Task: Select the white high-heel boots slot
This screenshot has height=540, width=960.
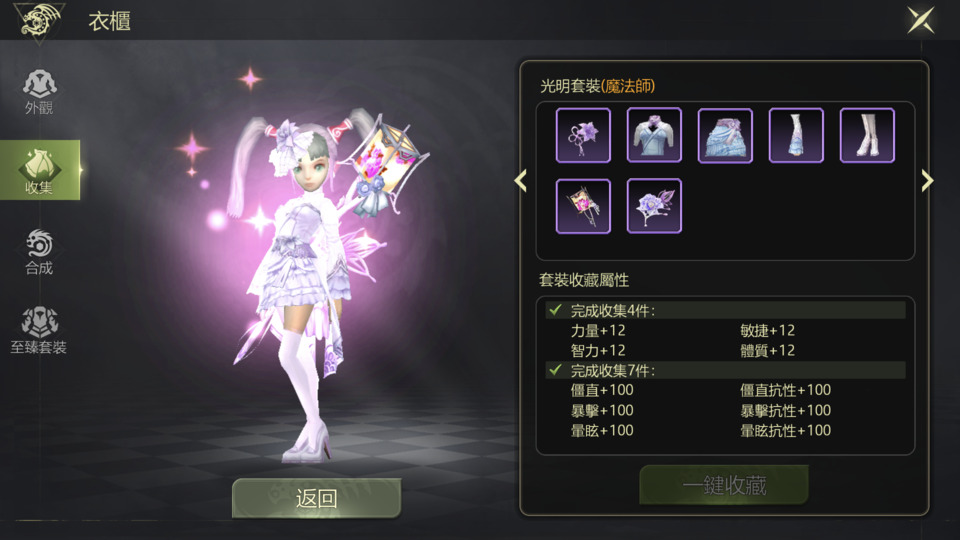Action: 867,135
